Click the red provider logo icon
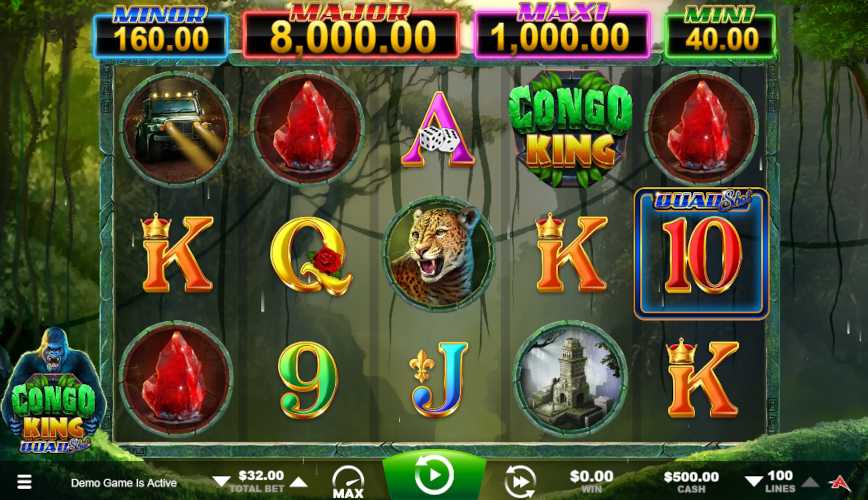868x500 pixels. pyautogui.click(x=840, y=482)
